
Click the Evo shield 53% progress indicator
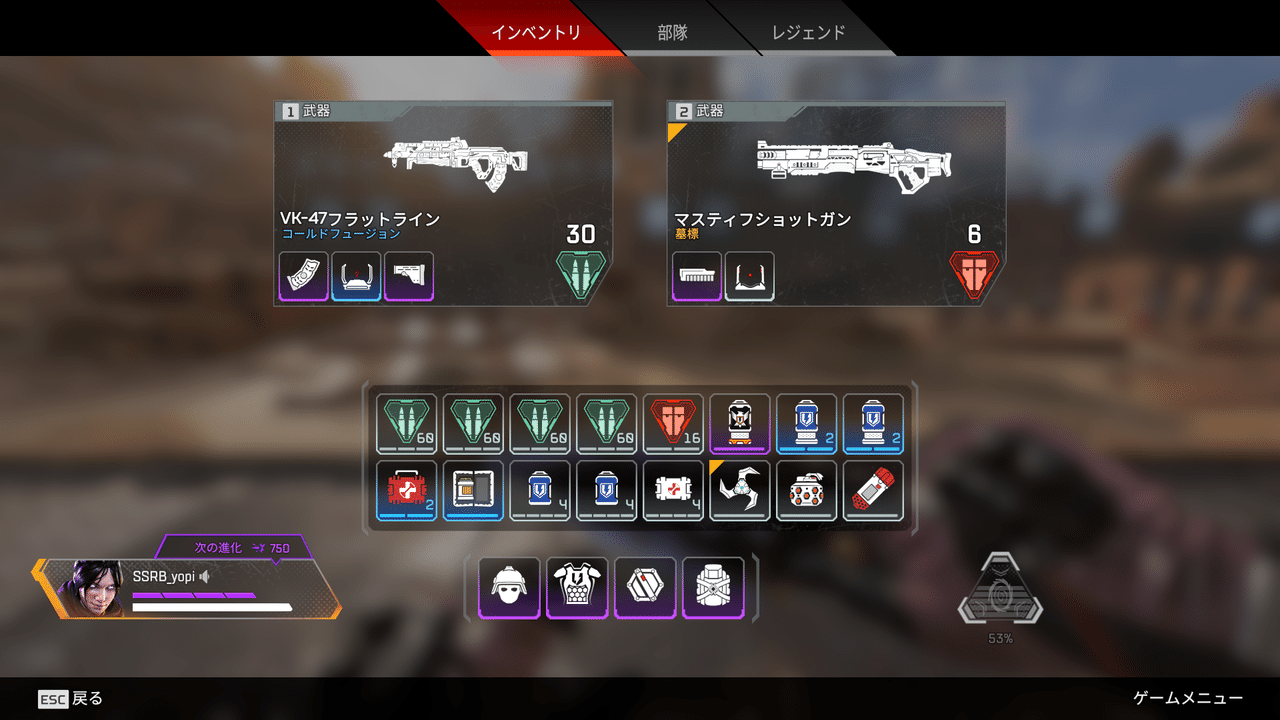click(x=1000, y=597)
